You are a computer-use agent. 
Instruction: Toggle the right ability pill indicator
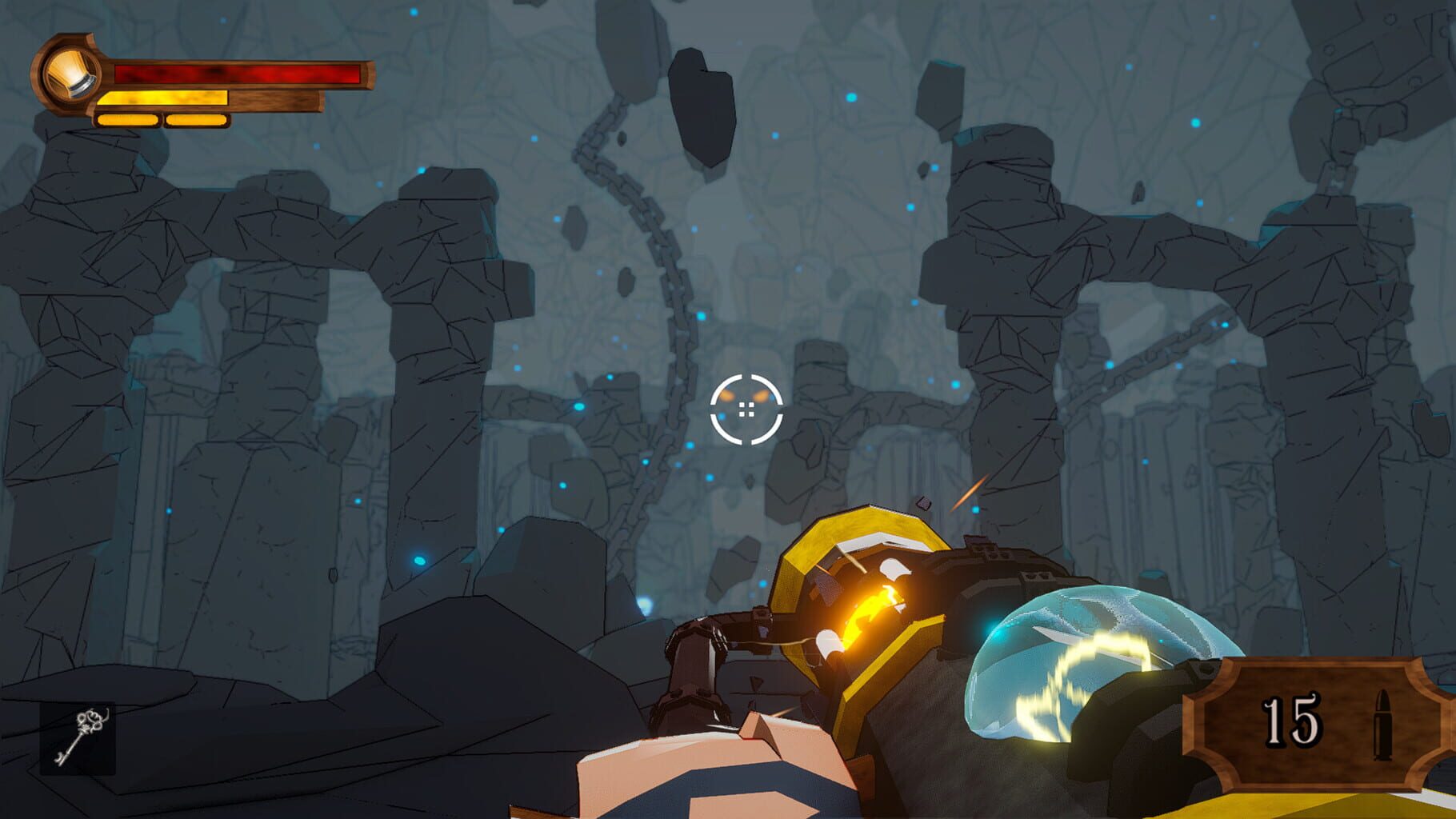pyautogui.click(x=196, y=120)
